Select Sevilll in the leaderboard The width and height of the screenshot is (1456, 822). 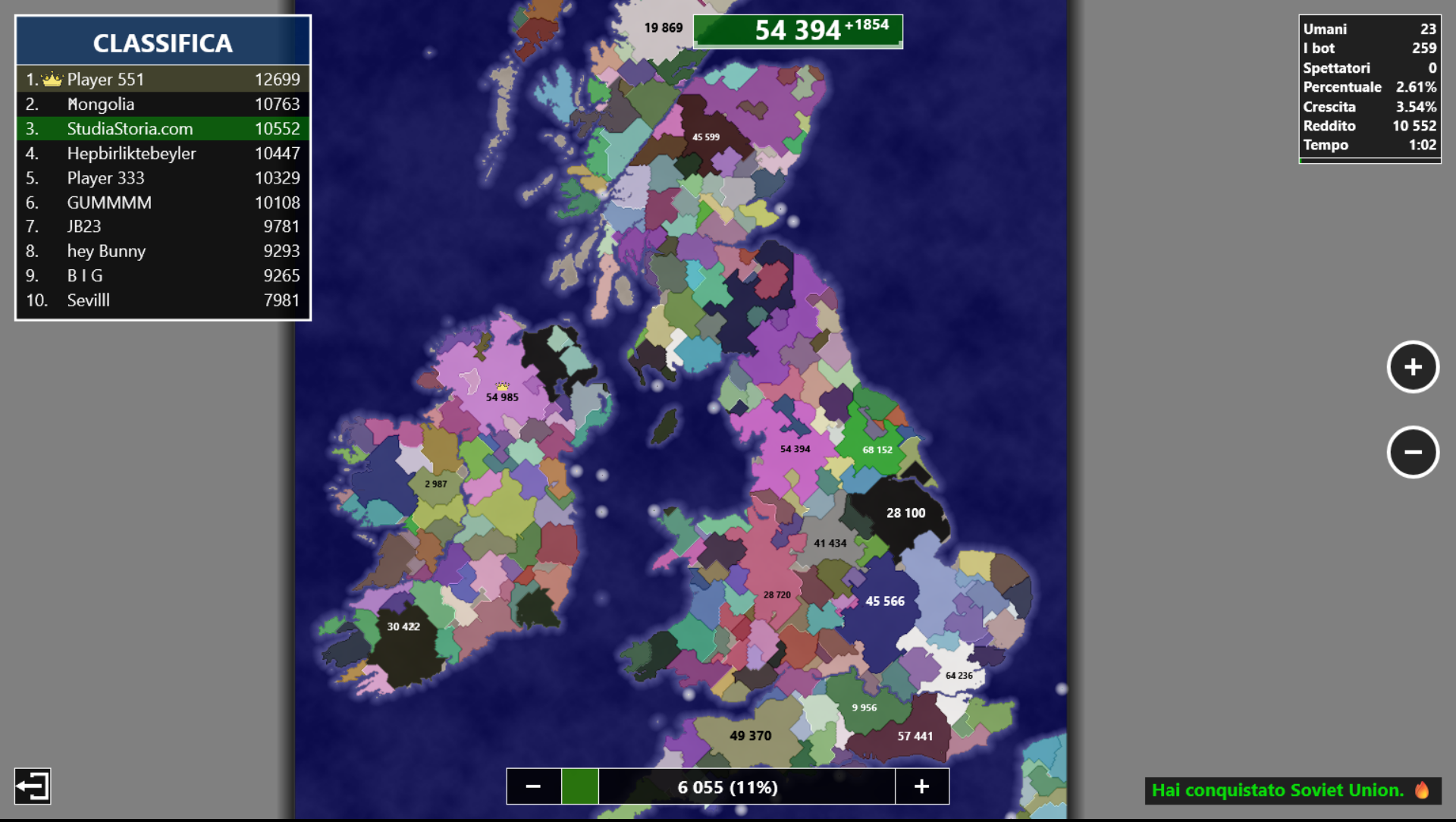(163, 300)
